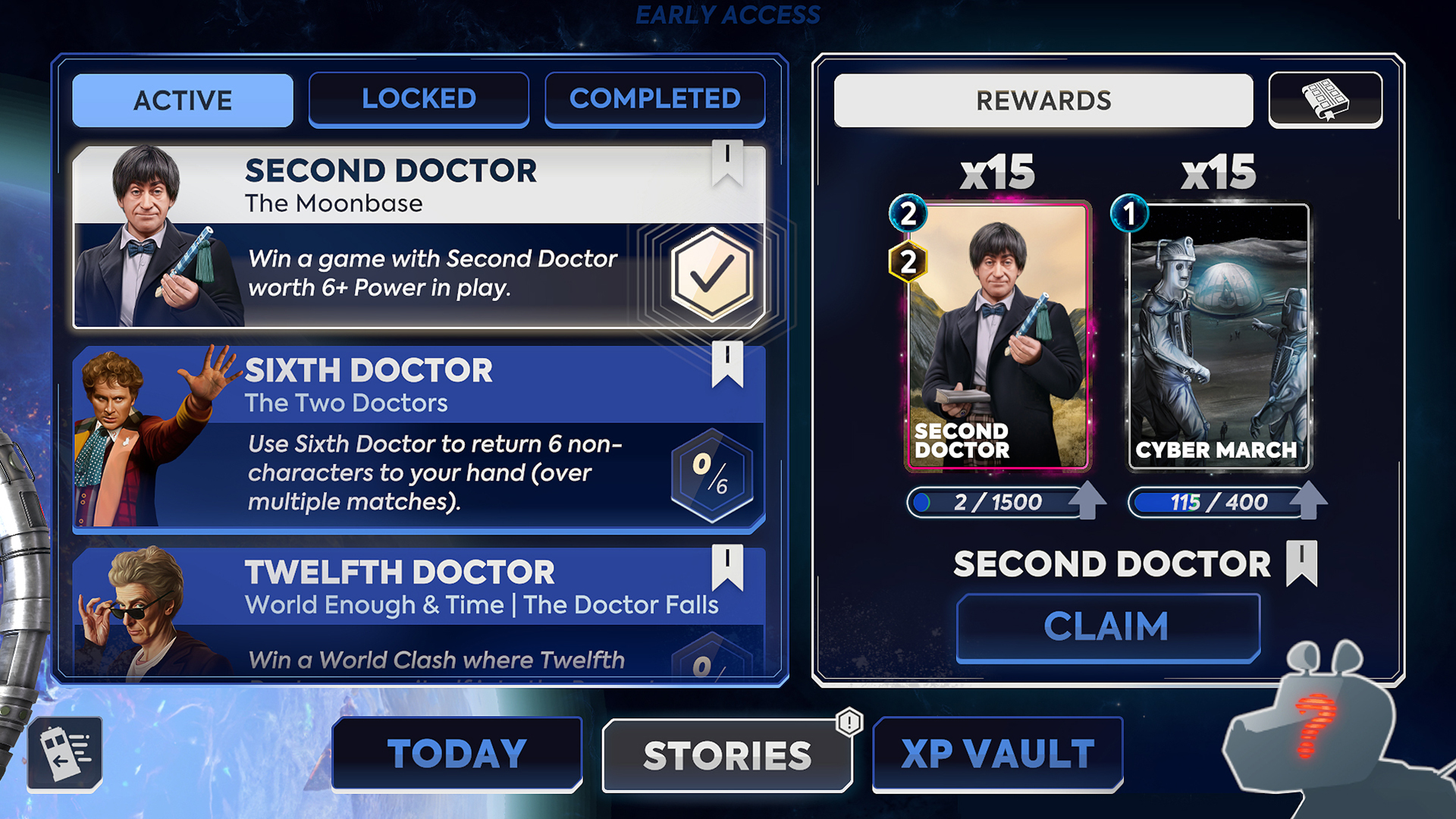Switch to the Locked tab
Viewport: 1456px width, 819px height.
point(419,99)
